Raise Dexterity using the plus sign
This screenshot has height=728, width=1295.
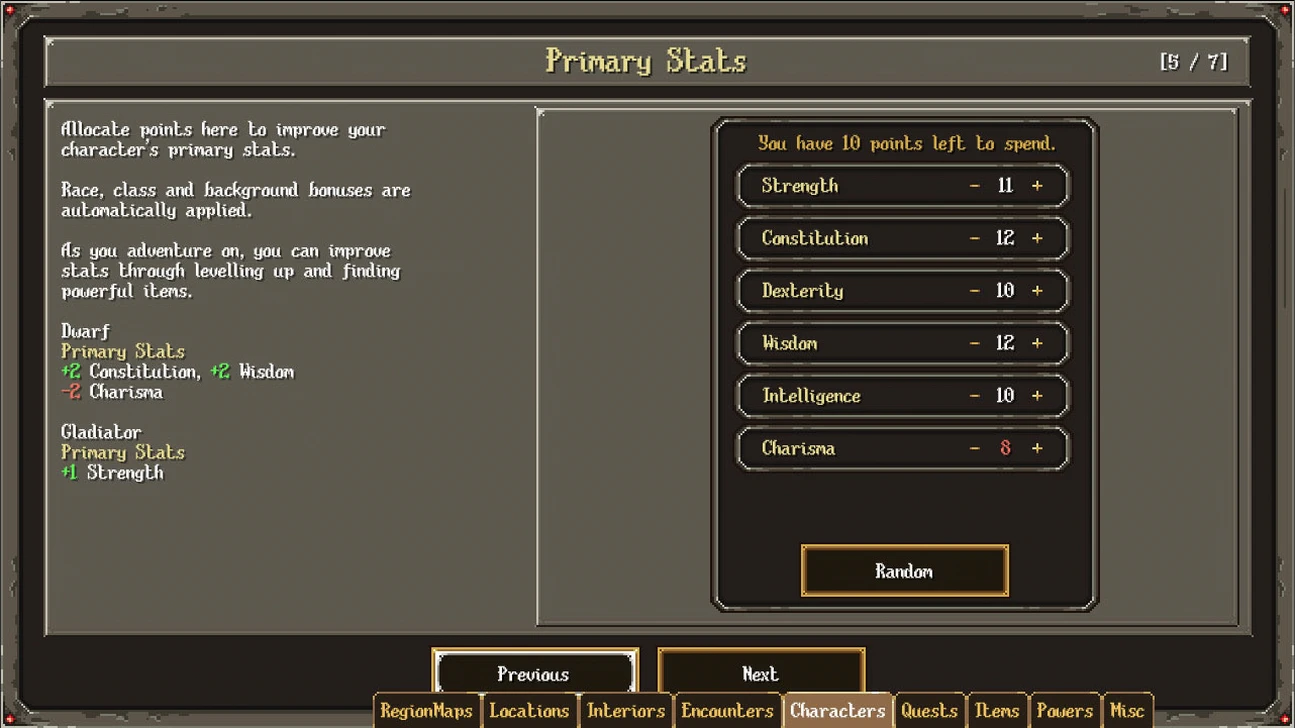[x=1037, y=291]
